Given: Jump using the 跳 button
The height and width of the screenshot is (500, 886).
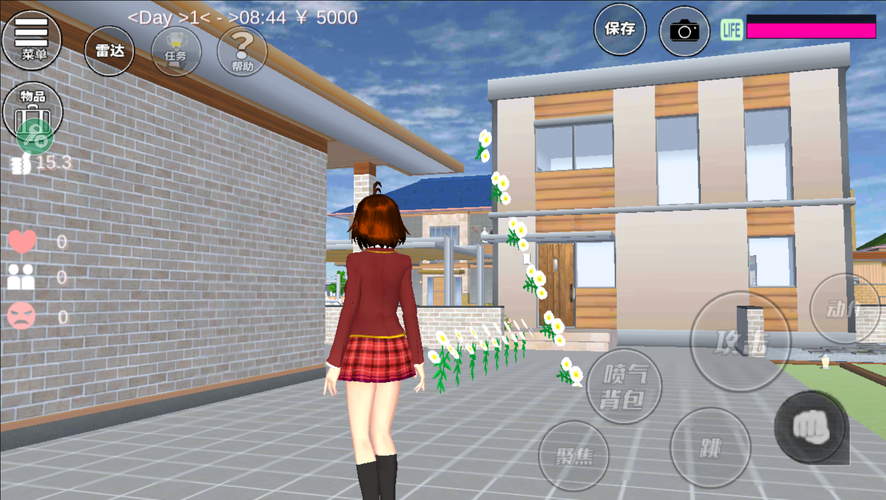Looking at the screenshot, I should [x=710, y=446].
